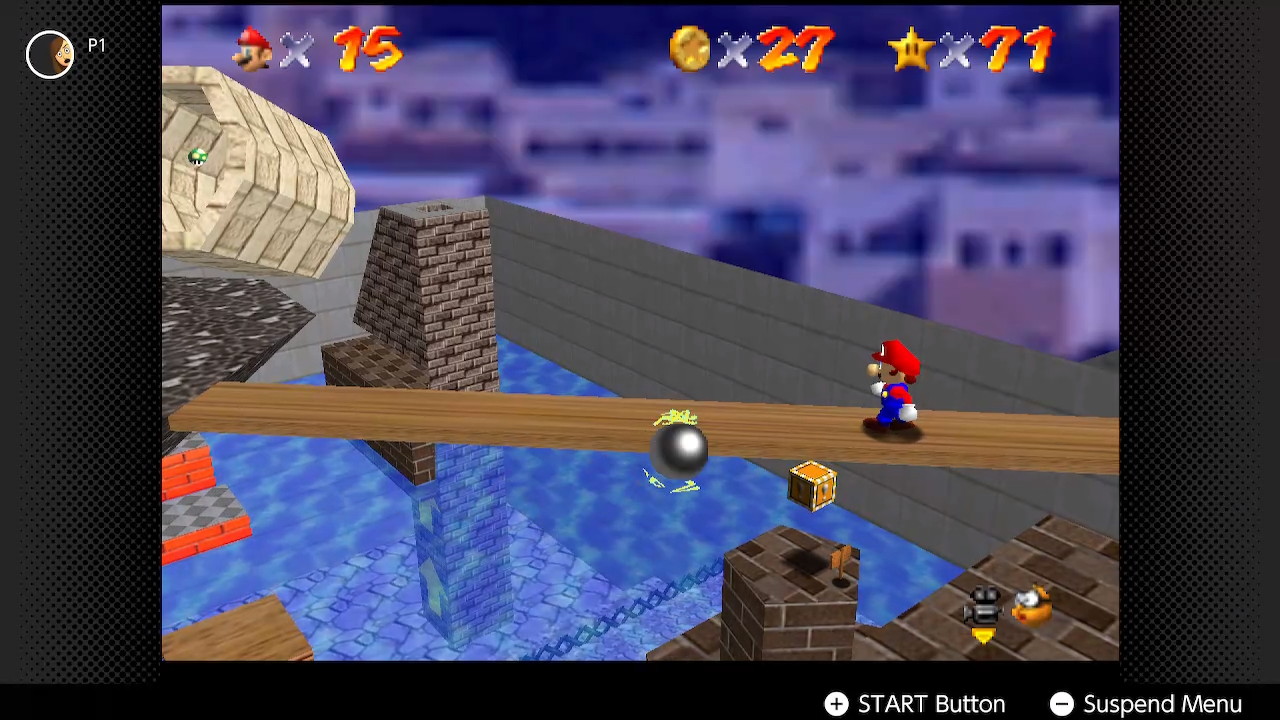Click the minus icon beside Suspend Menu
Viewport: 1280px width, 720px height.
1062,703
